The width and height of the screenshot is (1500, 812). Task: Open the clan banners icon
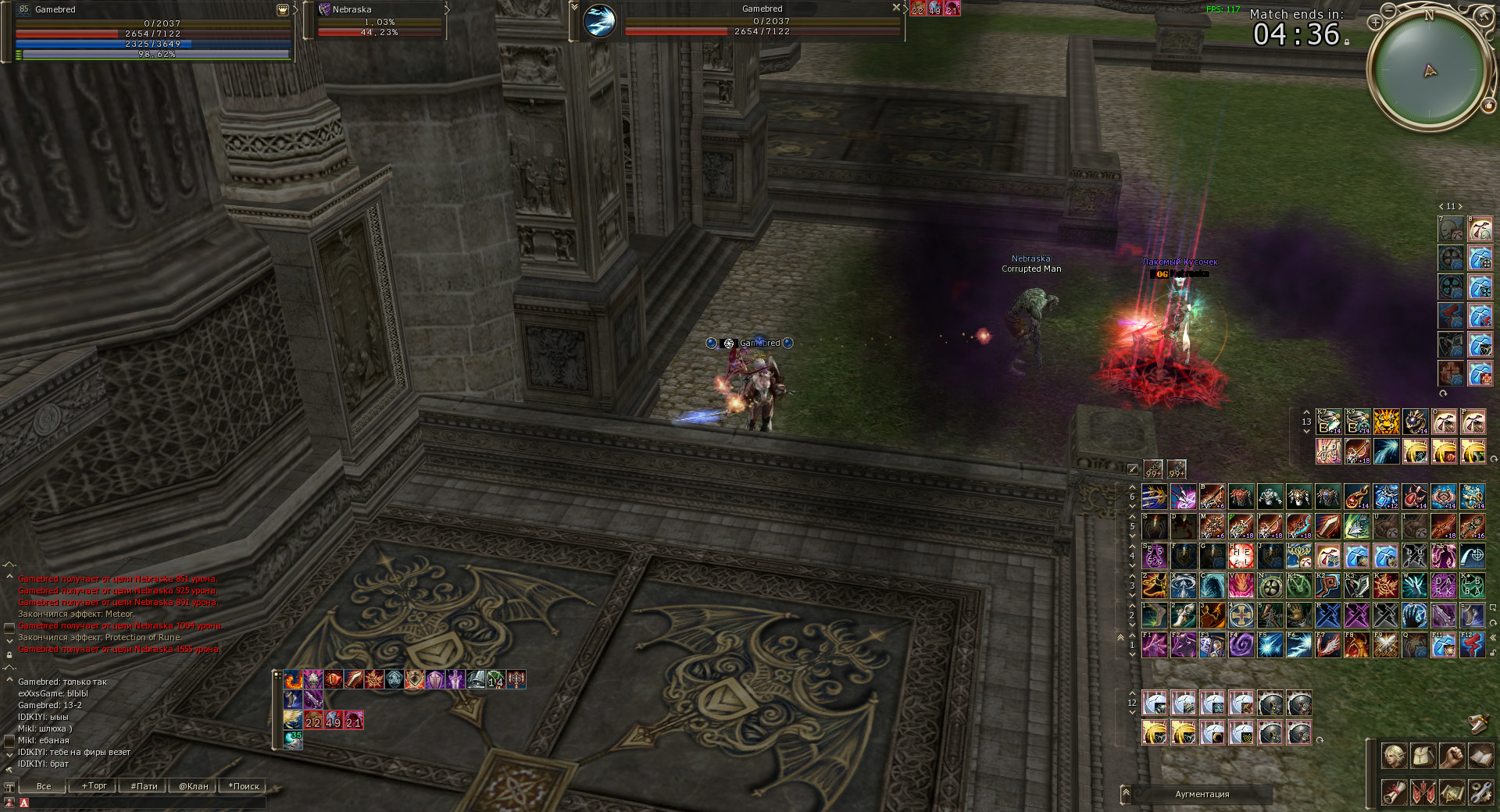pyautogui.click(x=1423, y=792)
